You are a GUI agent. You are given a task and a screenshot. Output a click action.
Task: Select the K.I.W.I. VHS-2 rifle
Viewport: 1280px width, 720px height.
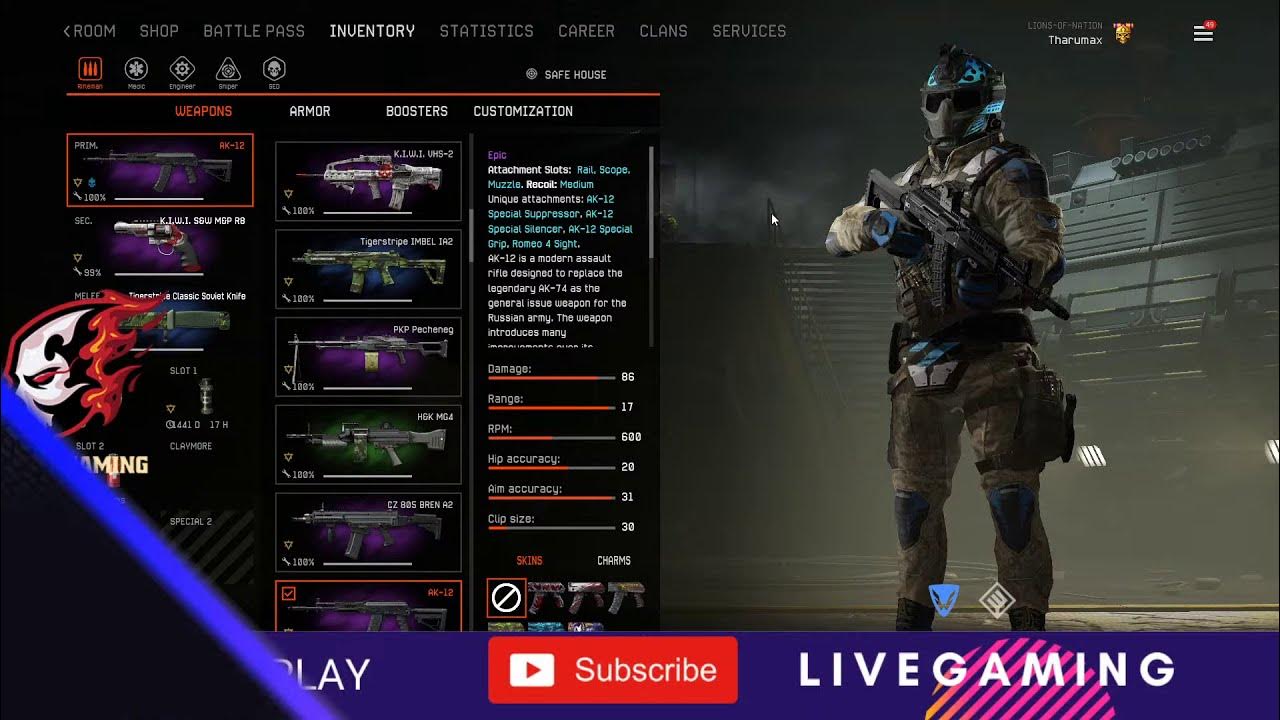(x=368, y=181)
